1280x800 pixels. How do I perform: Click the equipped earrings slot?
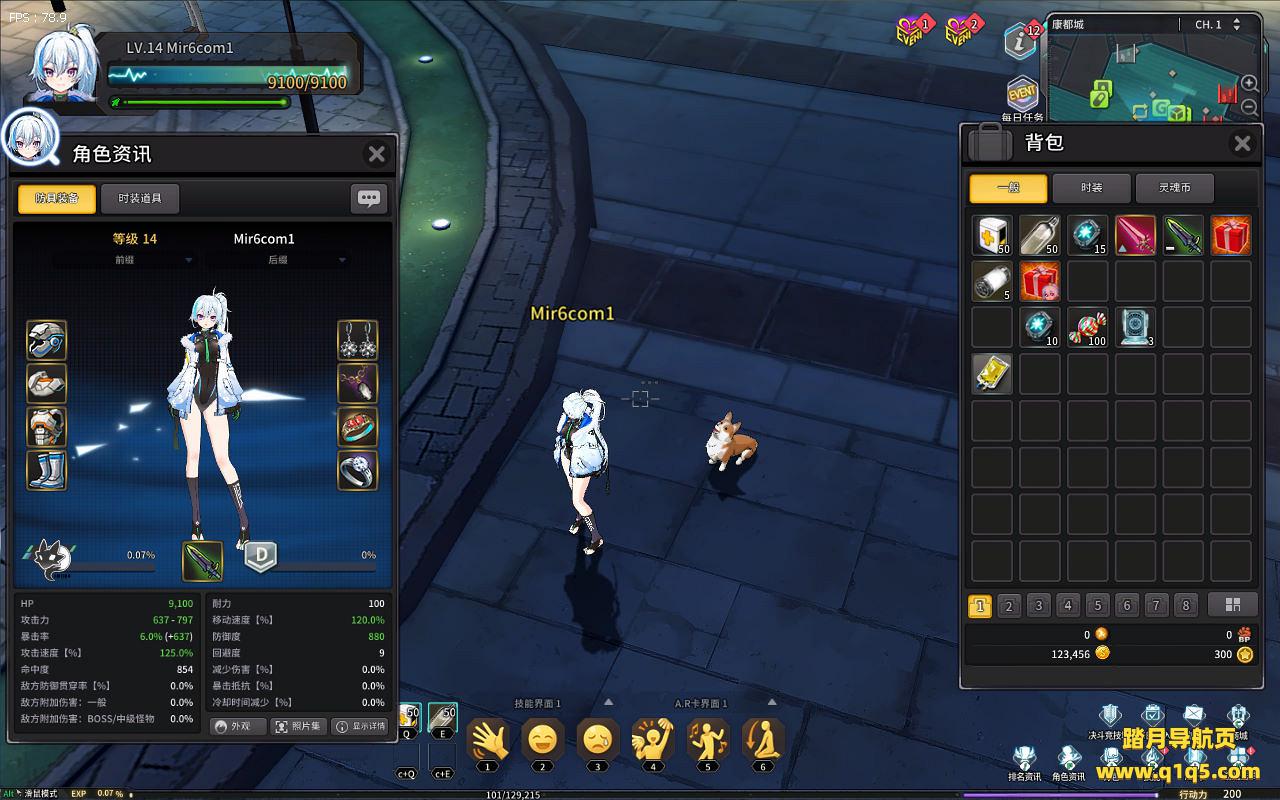(x=357, y=340)
